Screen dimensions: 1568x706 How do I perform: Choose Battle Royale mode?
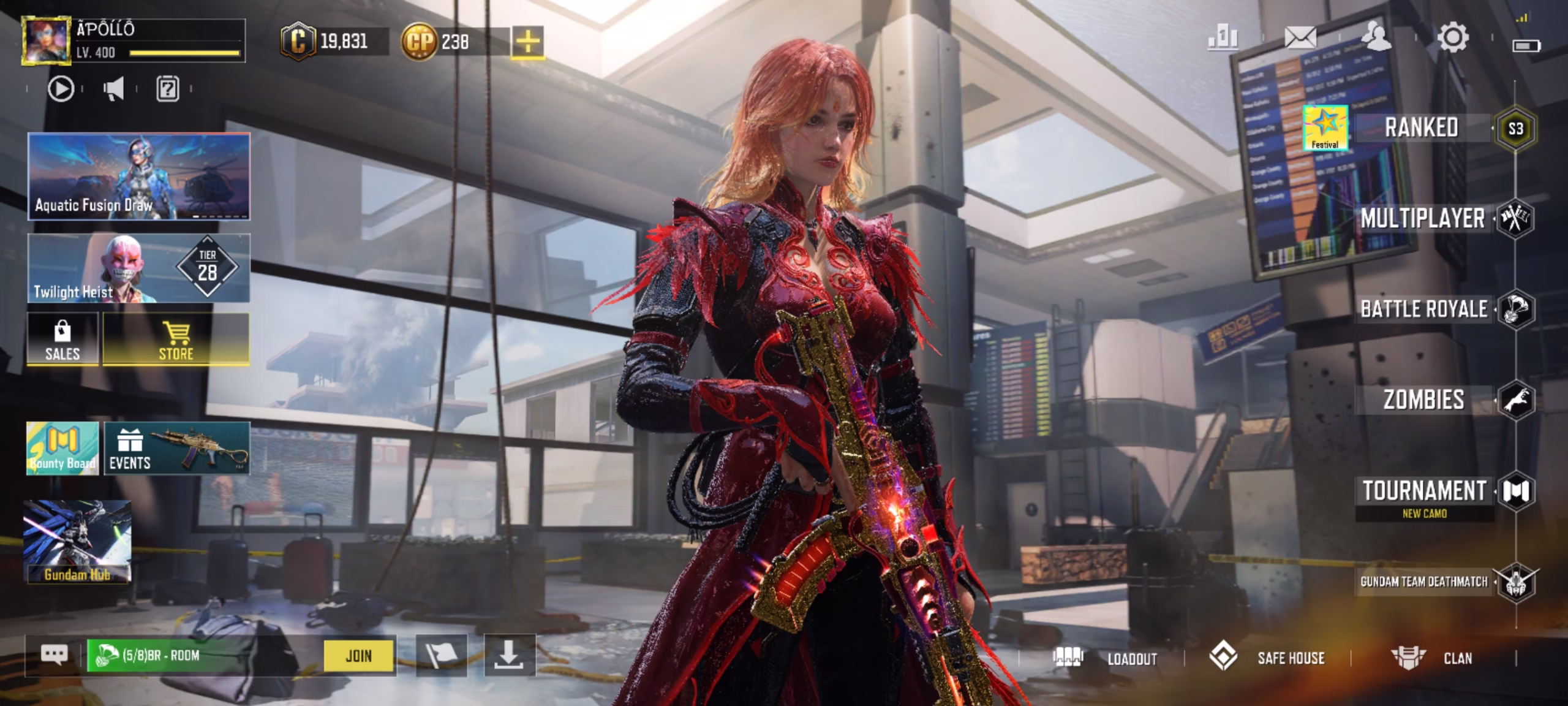(x=1423, y=309)
